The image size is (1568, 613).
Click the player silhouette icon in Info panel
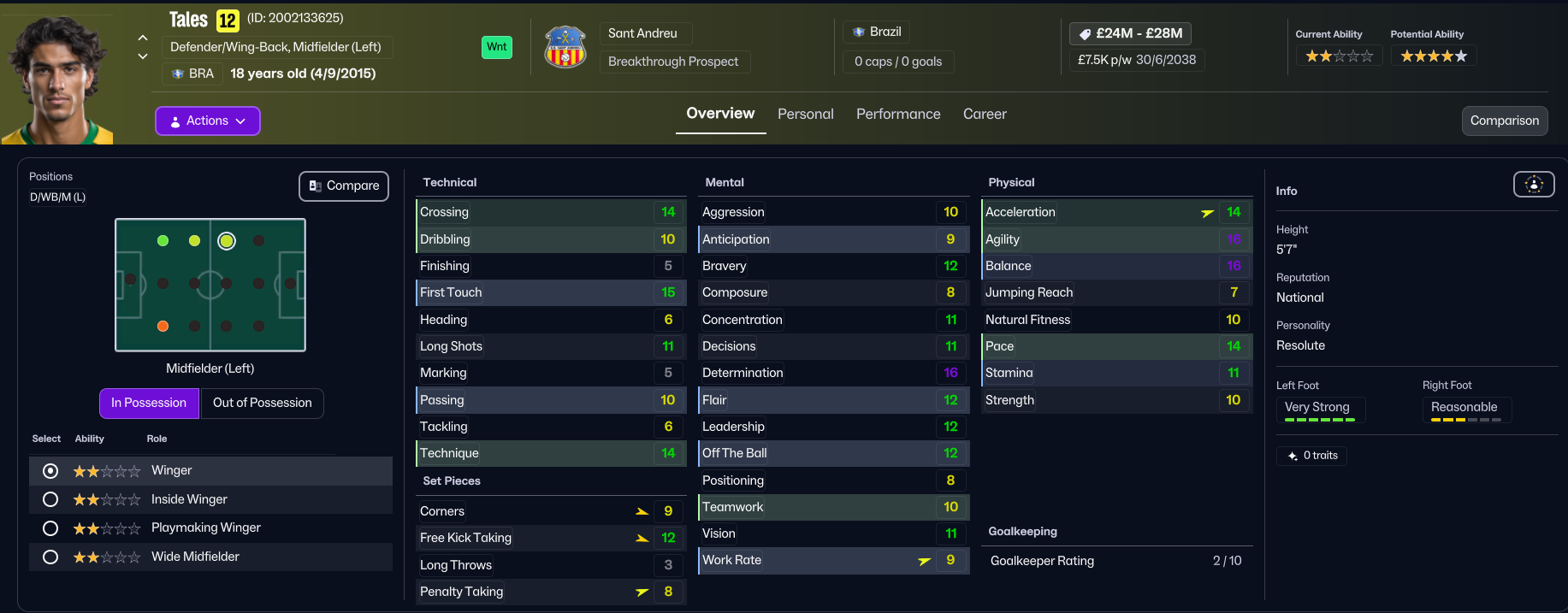pyautogui.click(x=1534, y=184)
